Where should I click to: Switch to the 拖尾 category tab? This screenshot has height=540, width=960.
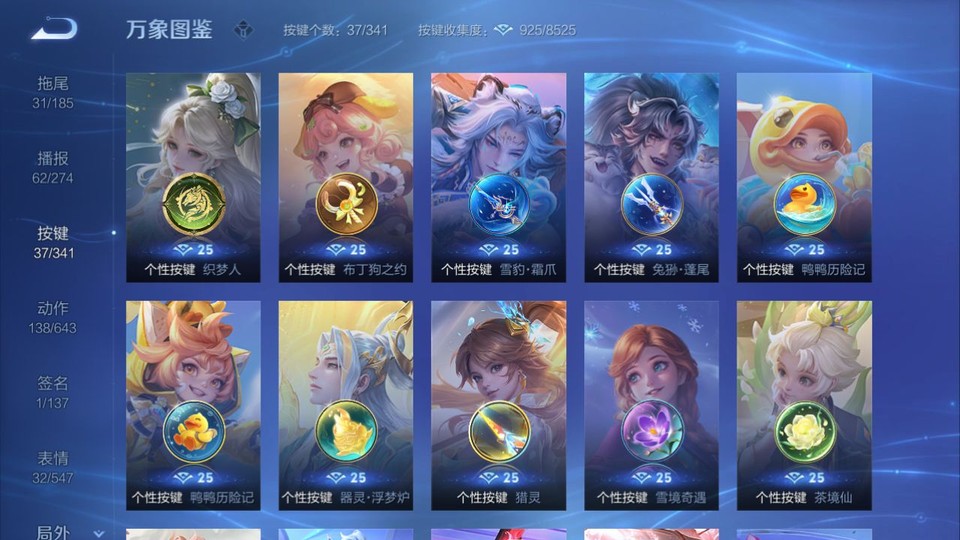pos(53,91)
